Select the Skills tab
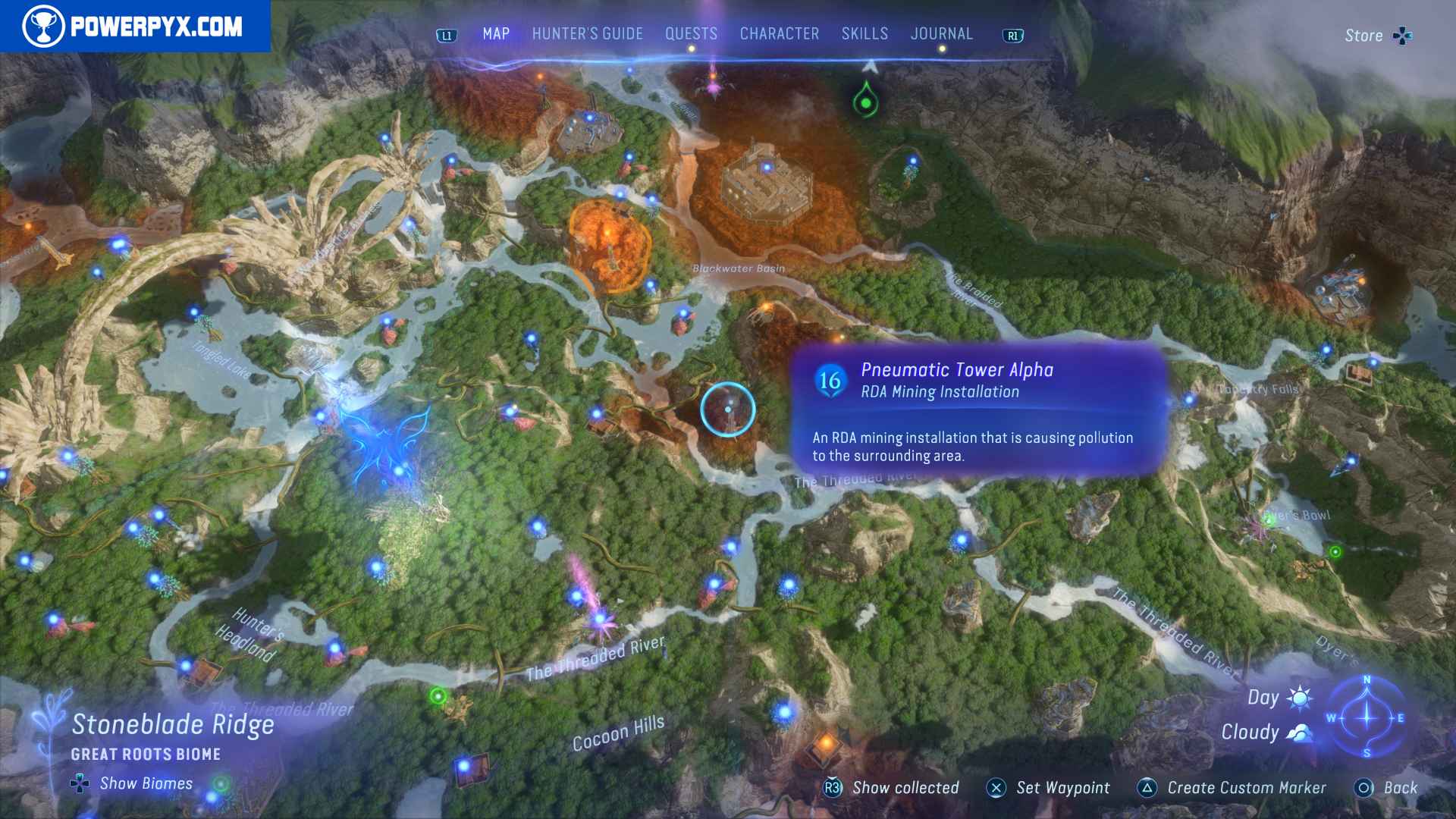 pyautogui.click(x=864, y=33)
